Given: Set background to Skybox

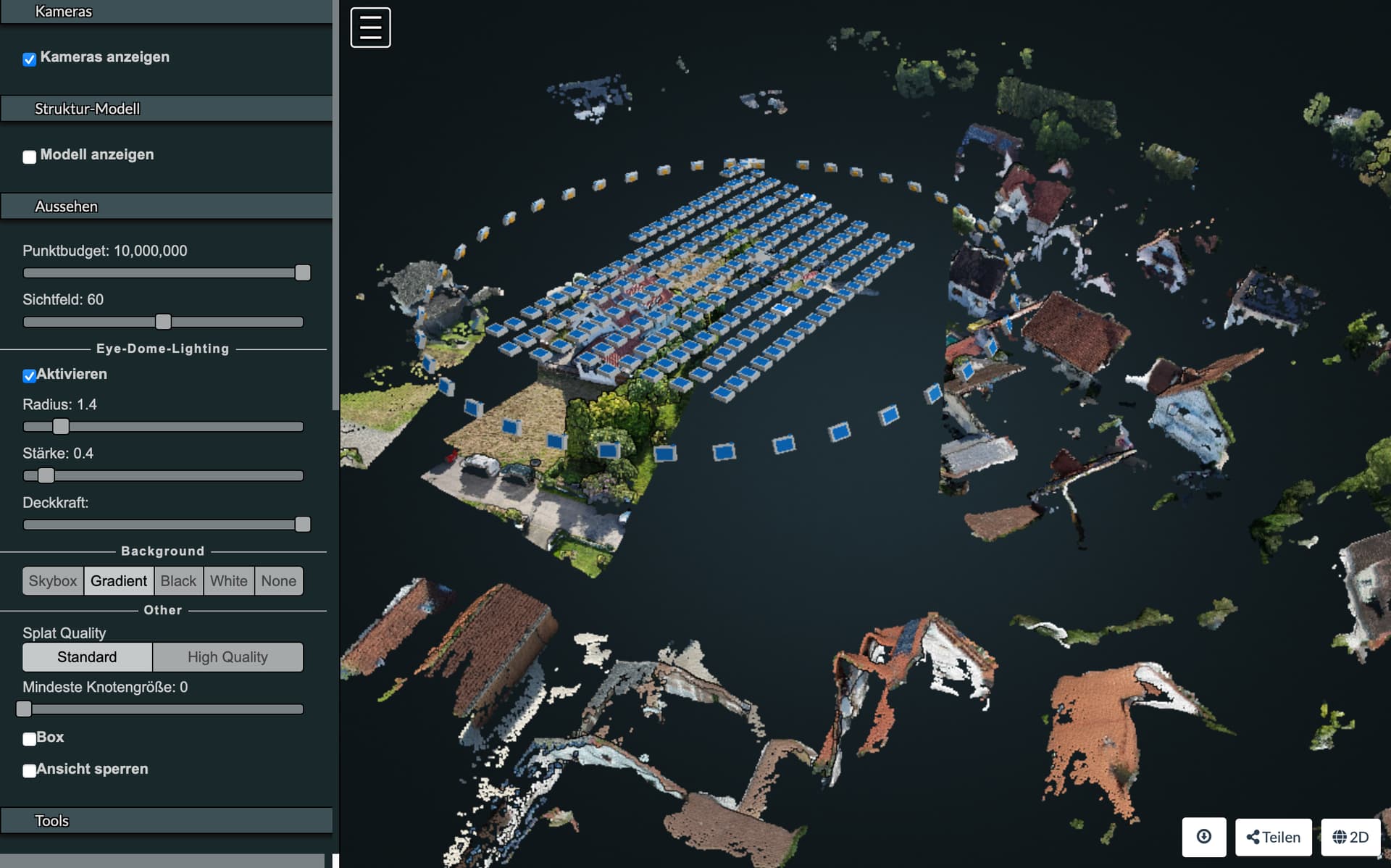Looking at the screenshot, I should pos(51,580).
